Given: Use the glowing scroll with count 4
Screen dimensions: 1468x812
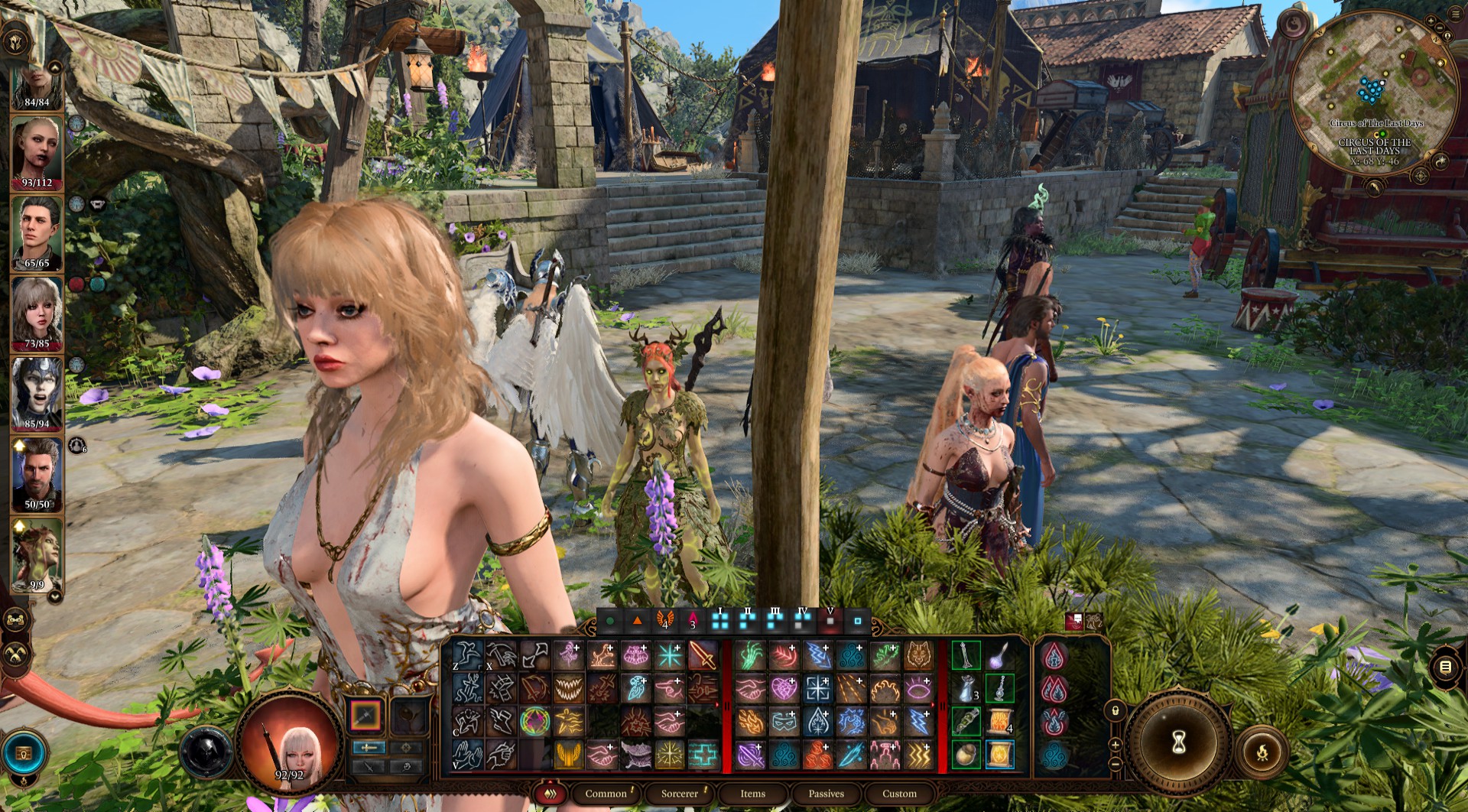Looking at the screenshot, I should click(x=999, y=722).
